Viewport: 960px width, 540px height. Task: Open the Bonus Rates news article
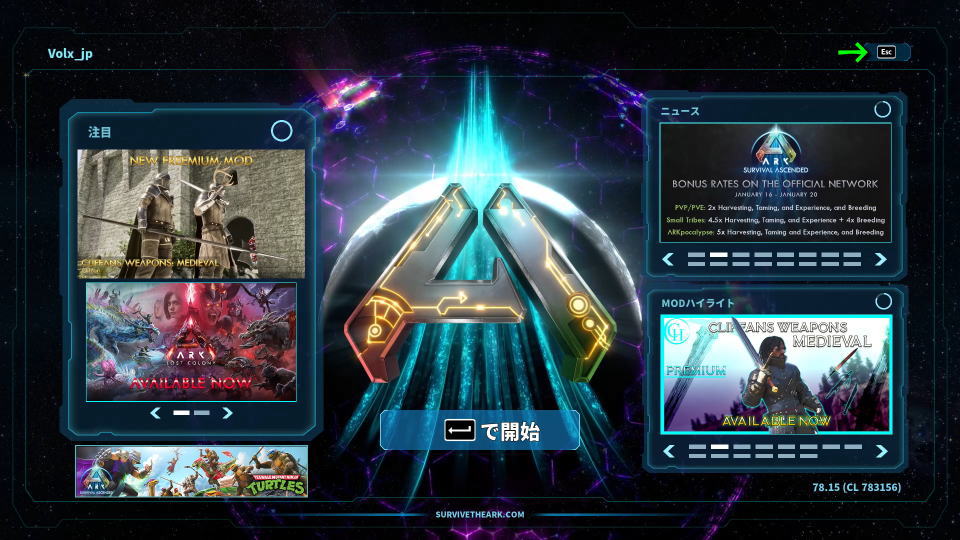tap(775, 182)
